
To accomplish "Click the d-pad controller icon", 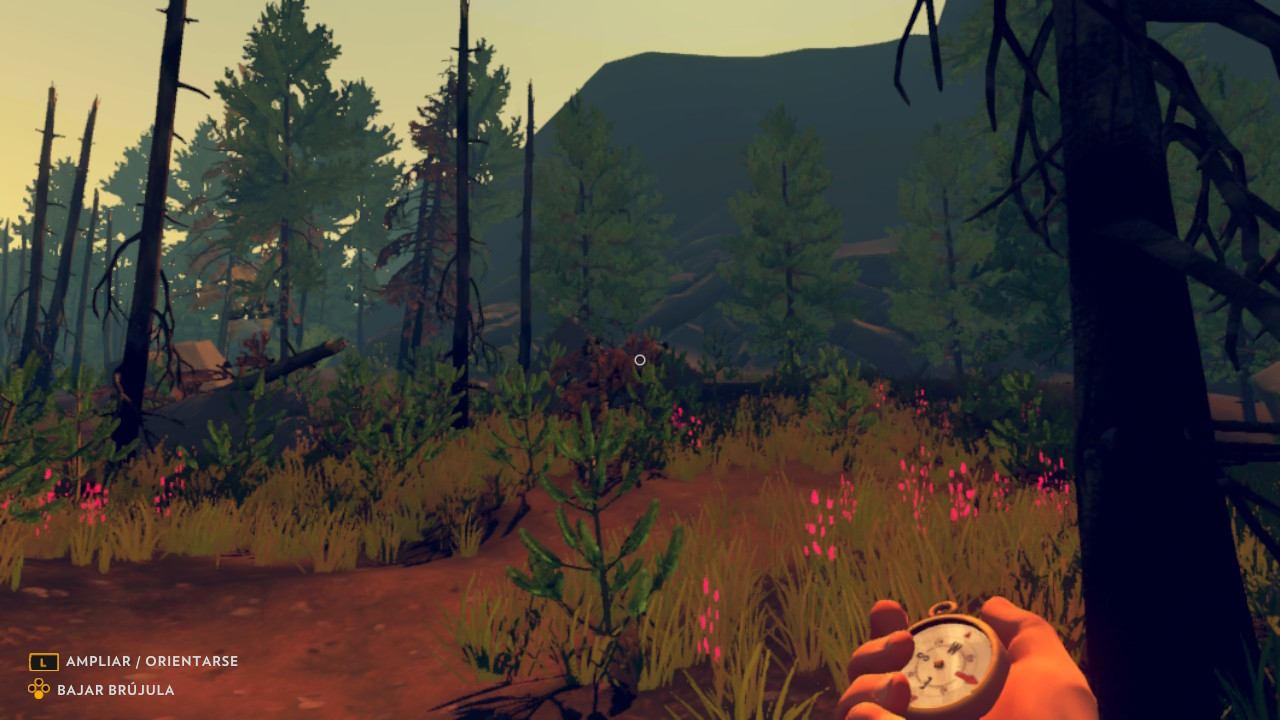I will click(x=39, y=689).
